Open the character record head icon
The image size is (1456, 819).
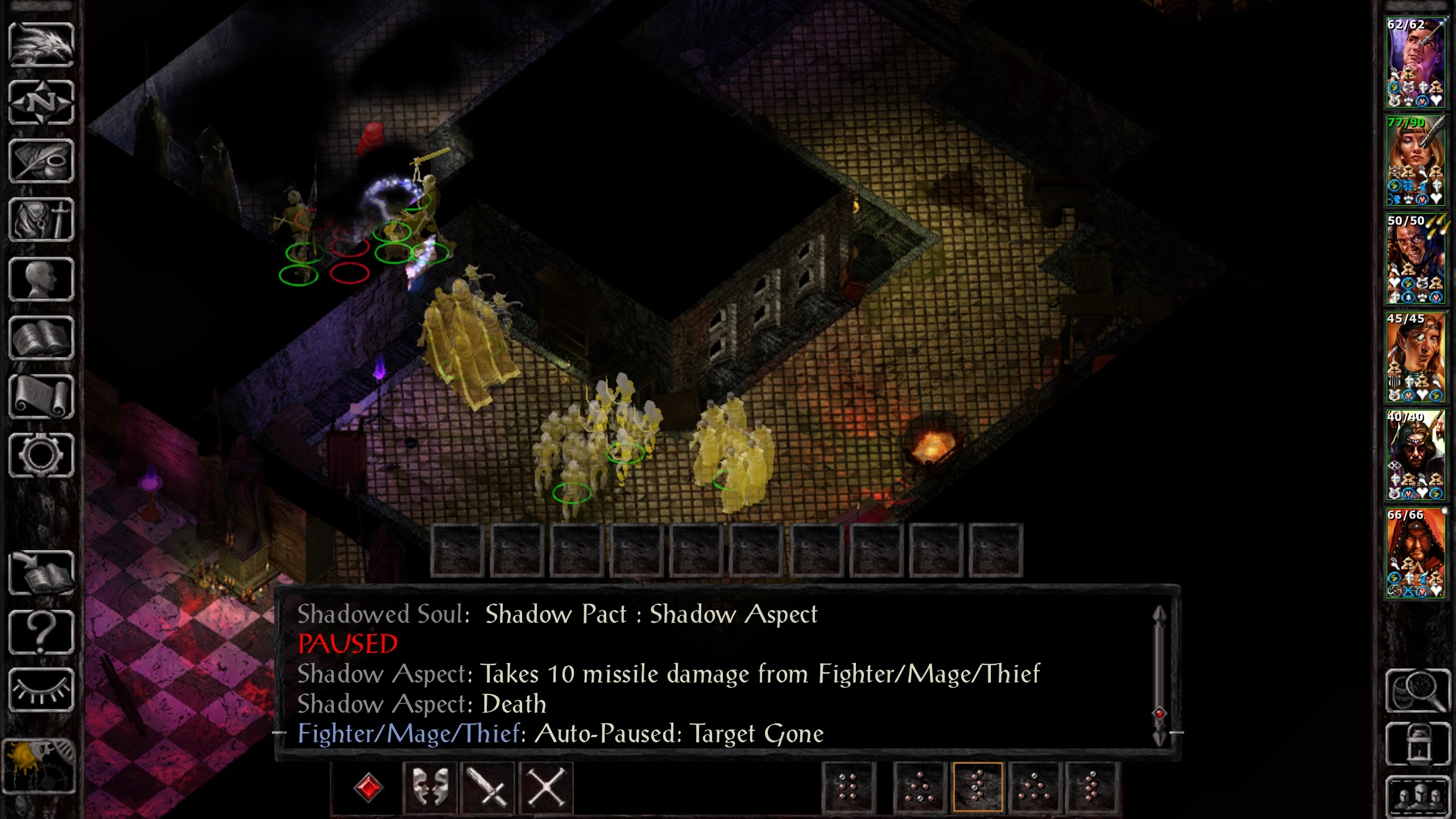click(41, 279)
